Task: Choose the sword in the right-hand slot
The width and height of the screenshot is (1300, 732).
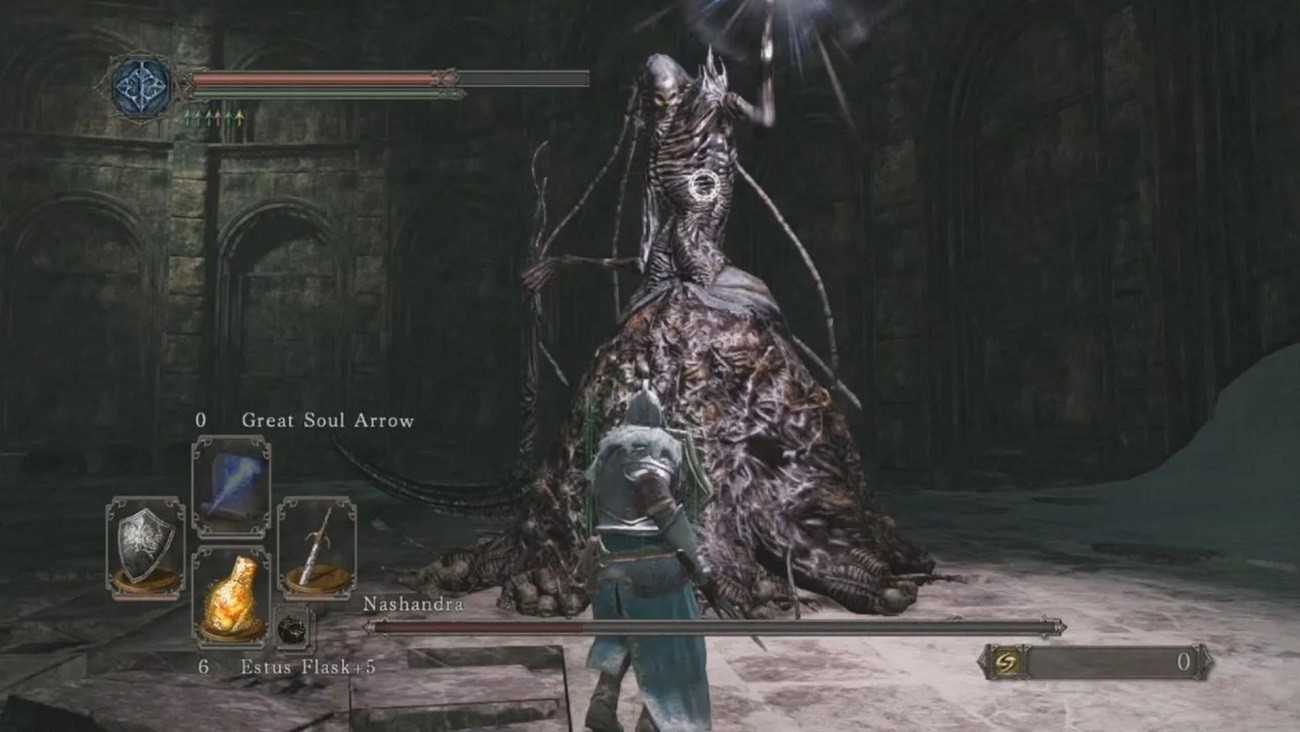Action: point(316,548)
